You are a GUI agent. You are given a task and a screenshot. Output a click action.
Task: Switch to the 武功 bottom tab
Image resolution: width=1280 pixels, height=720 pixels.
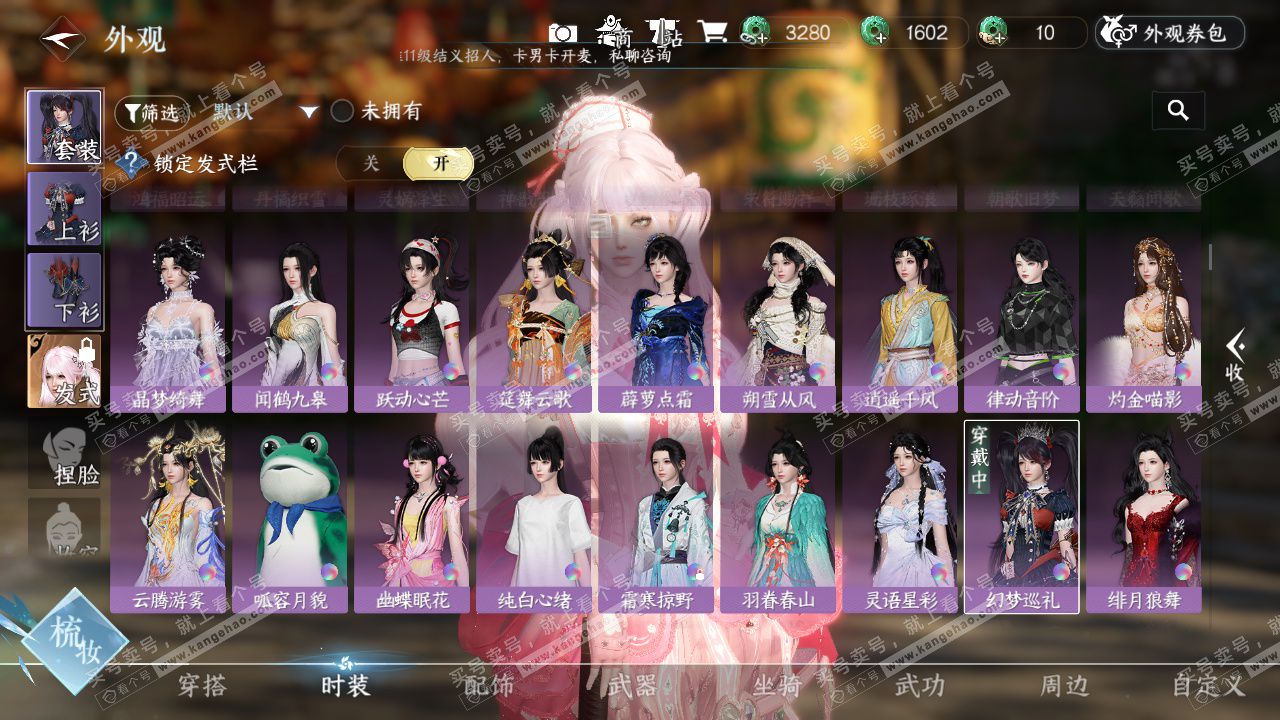(x=919, y=686)
